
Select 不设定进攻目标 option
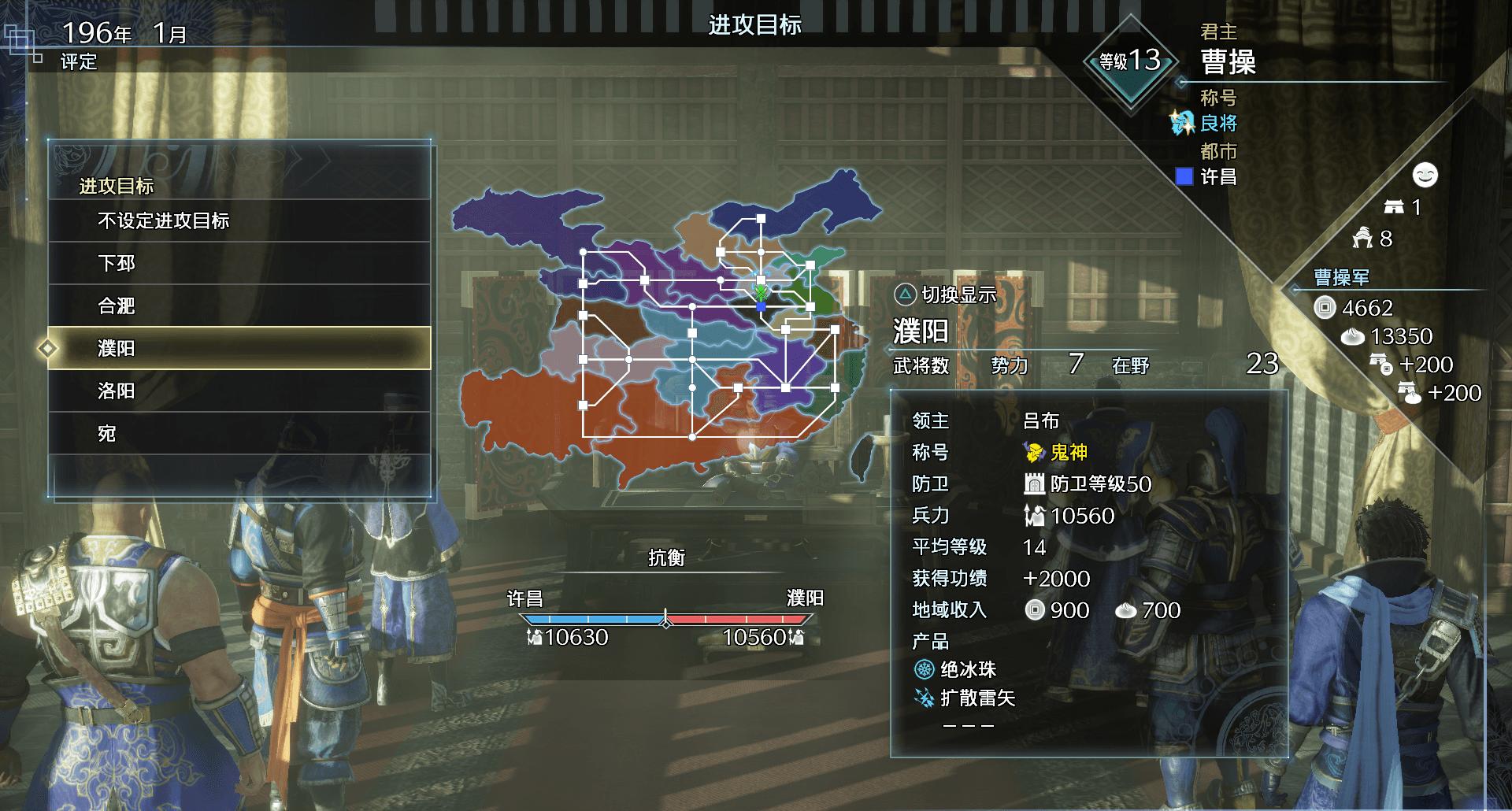(x=239, y=221)
